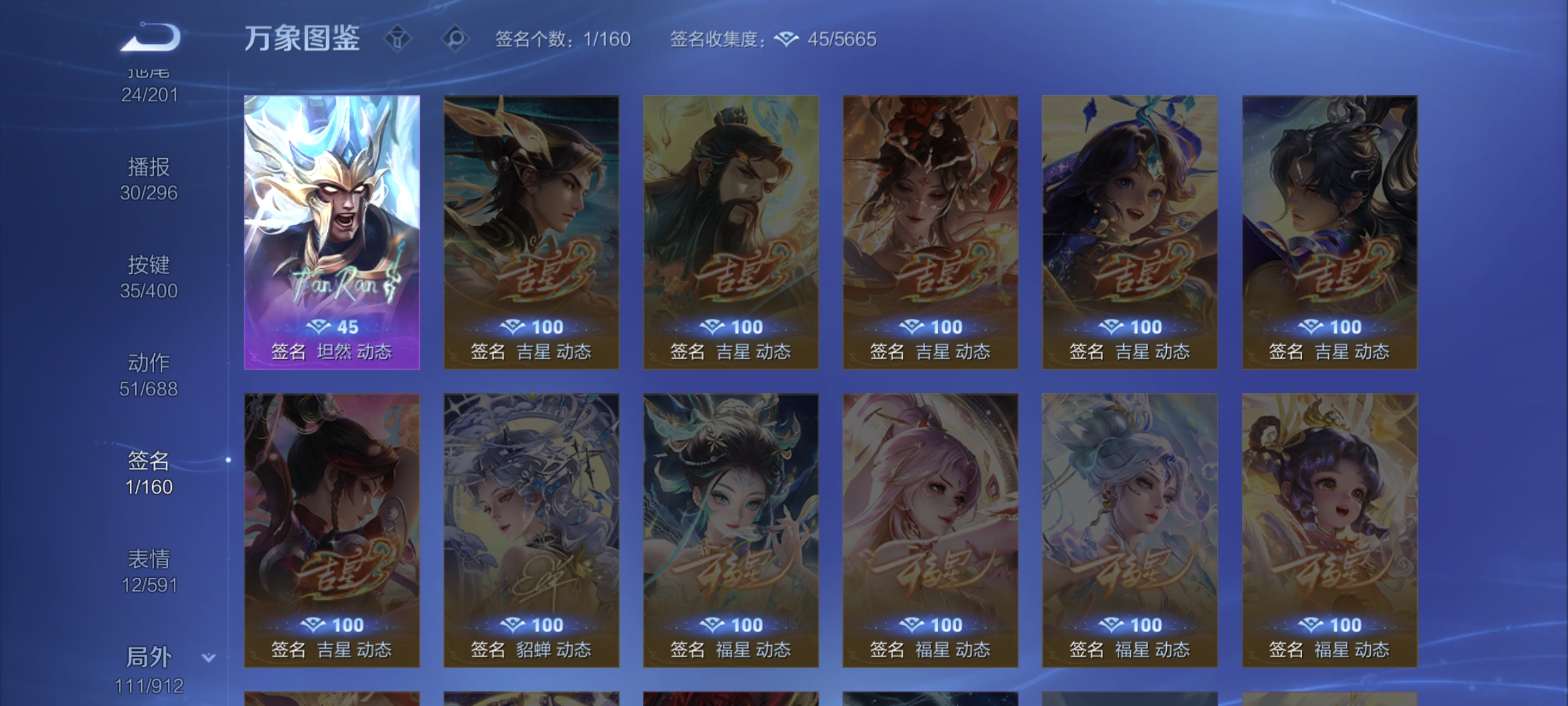Switch to the 按键 tab in sidebar
This screenshot has height=706, width=1568.
[148, 266]
